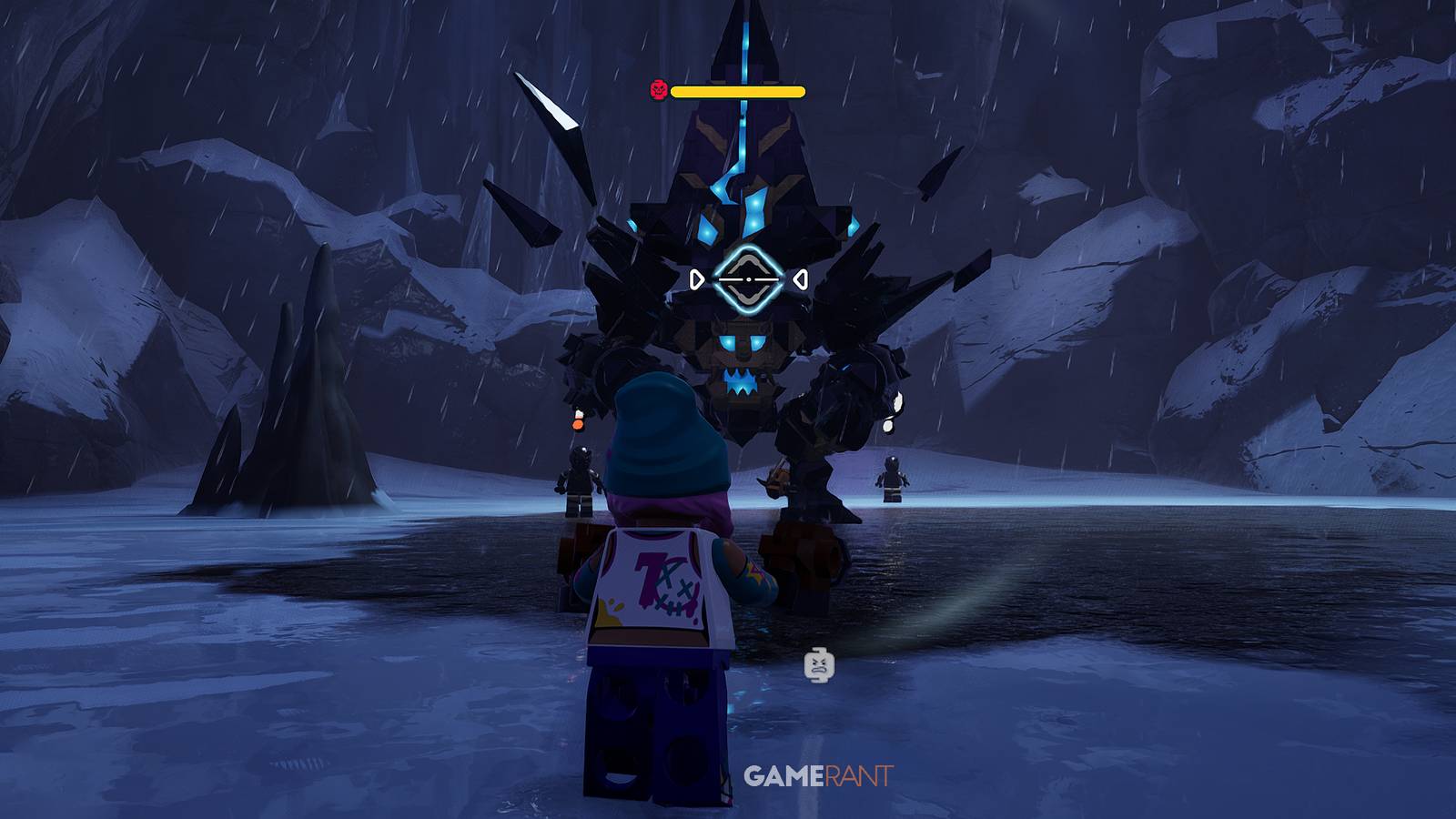1456x819 pixels.
Task: Switch targets using the left chevron indicator
Action: point(699,278)
